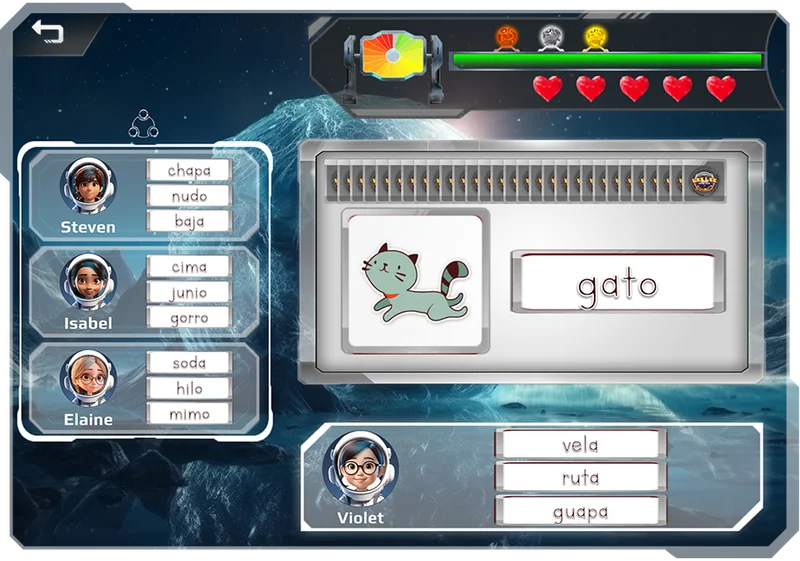Choose Isabel's 'gorro' card
Image resolution: width=800 pixels, height=561 pixels.
click(x=189, y=317)
